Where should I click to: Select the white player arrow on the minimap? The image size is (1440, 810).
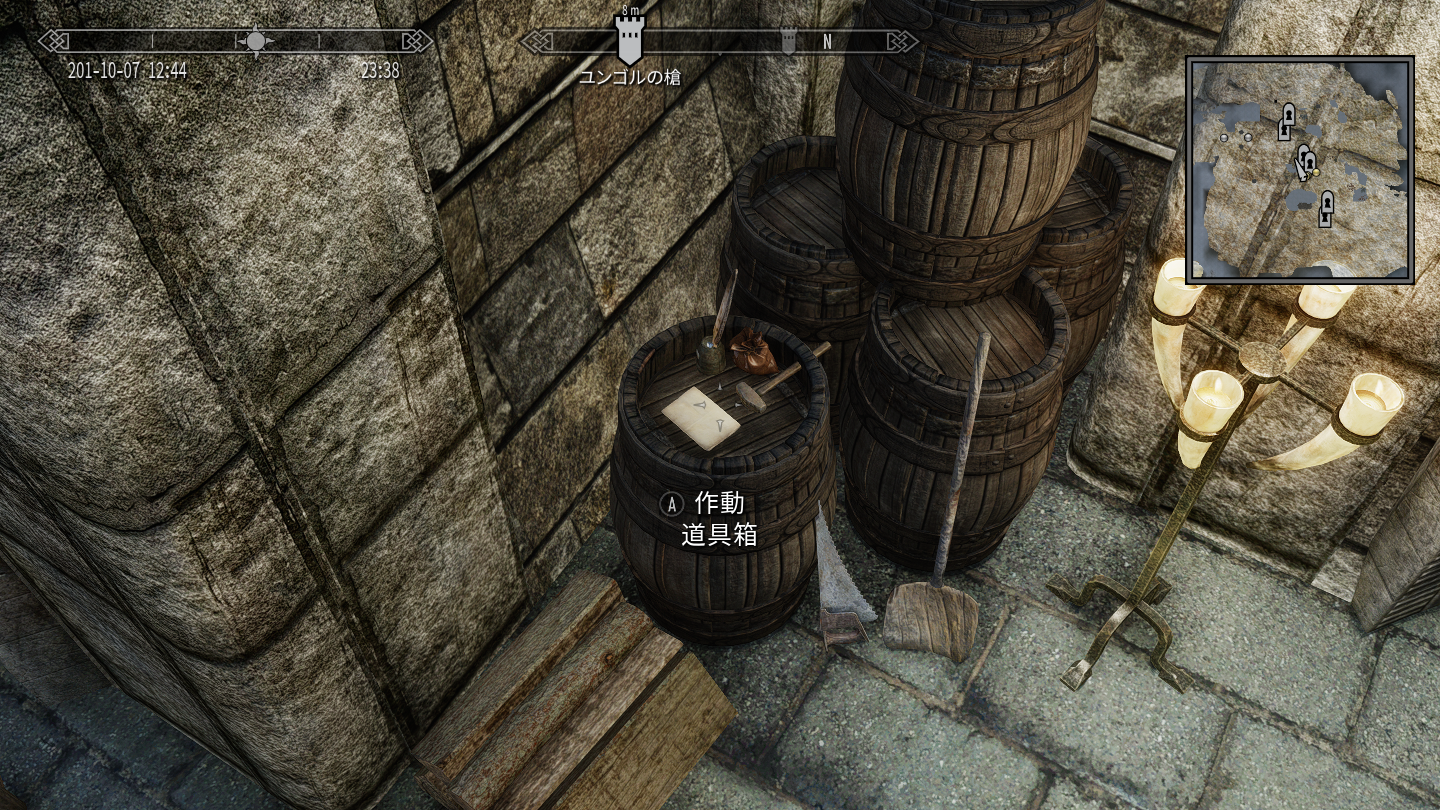pyautogui.click(x=1299, y=168)
